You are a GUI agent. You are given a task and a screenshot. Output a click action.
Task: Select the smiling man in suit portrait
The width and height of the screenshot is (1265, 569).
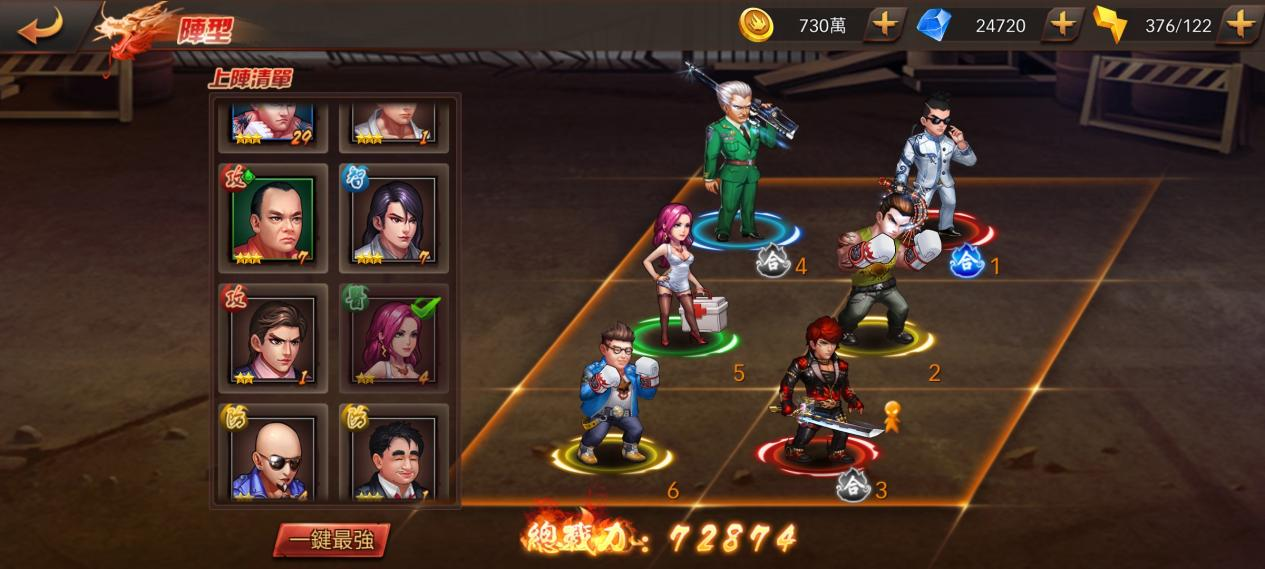[x=394, y=455]
